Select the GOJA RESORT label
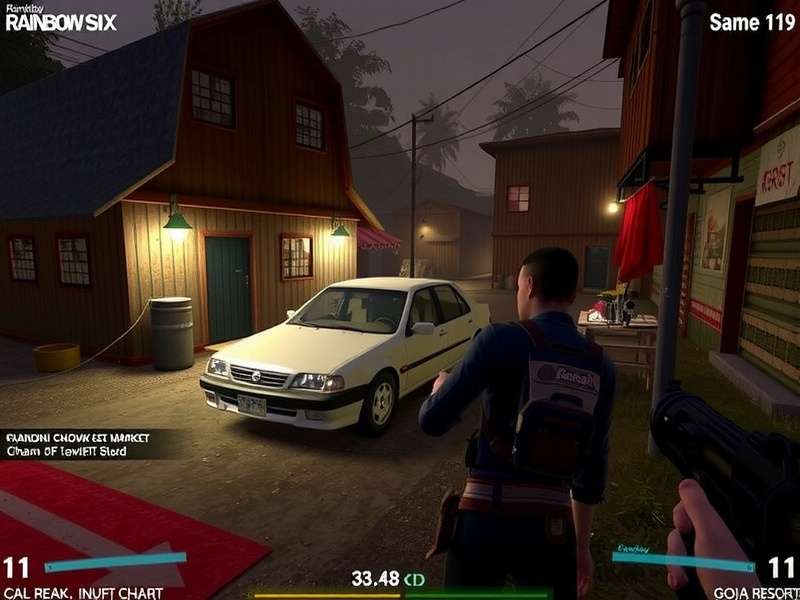This screenshot has height=600, width=800. coord(756,592)
